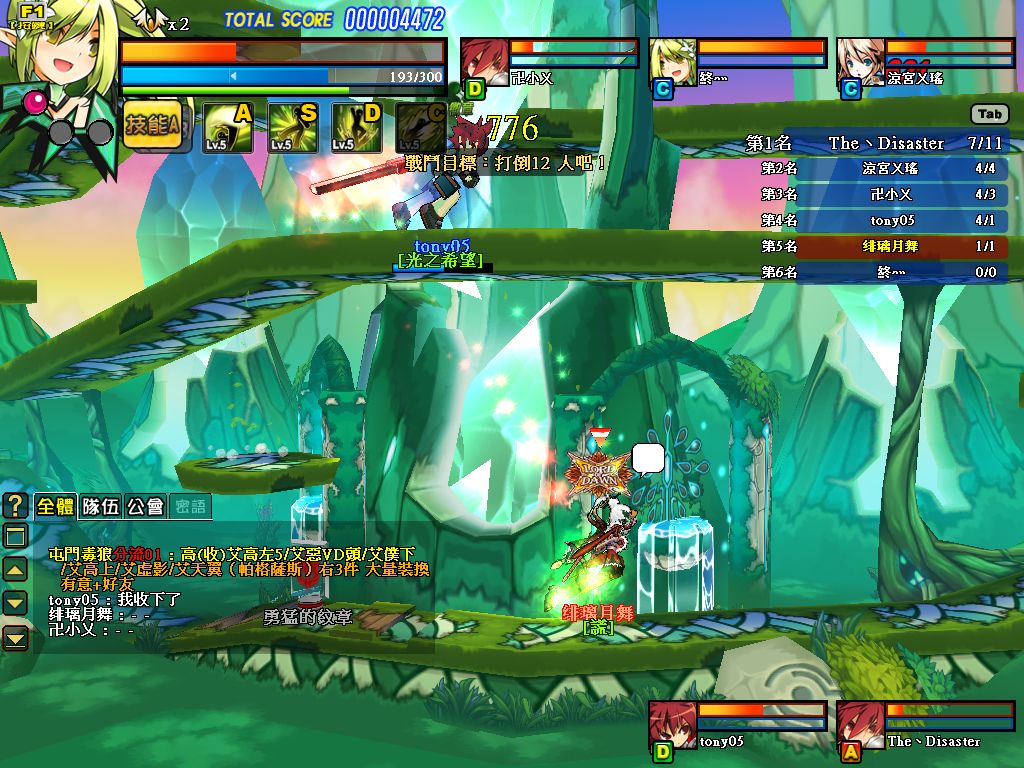Click The丶Disaster's portrait at the bottom
This screenshot has width=1024, height=768.
(x=860, y=725)
